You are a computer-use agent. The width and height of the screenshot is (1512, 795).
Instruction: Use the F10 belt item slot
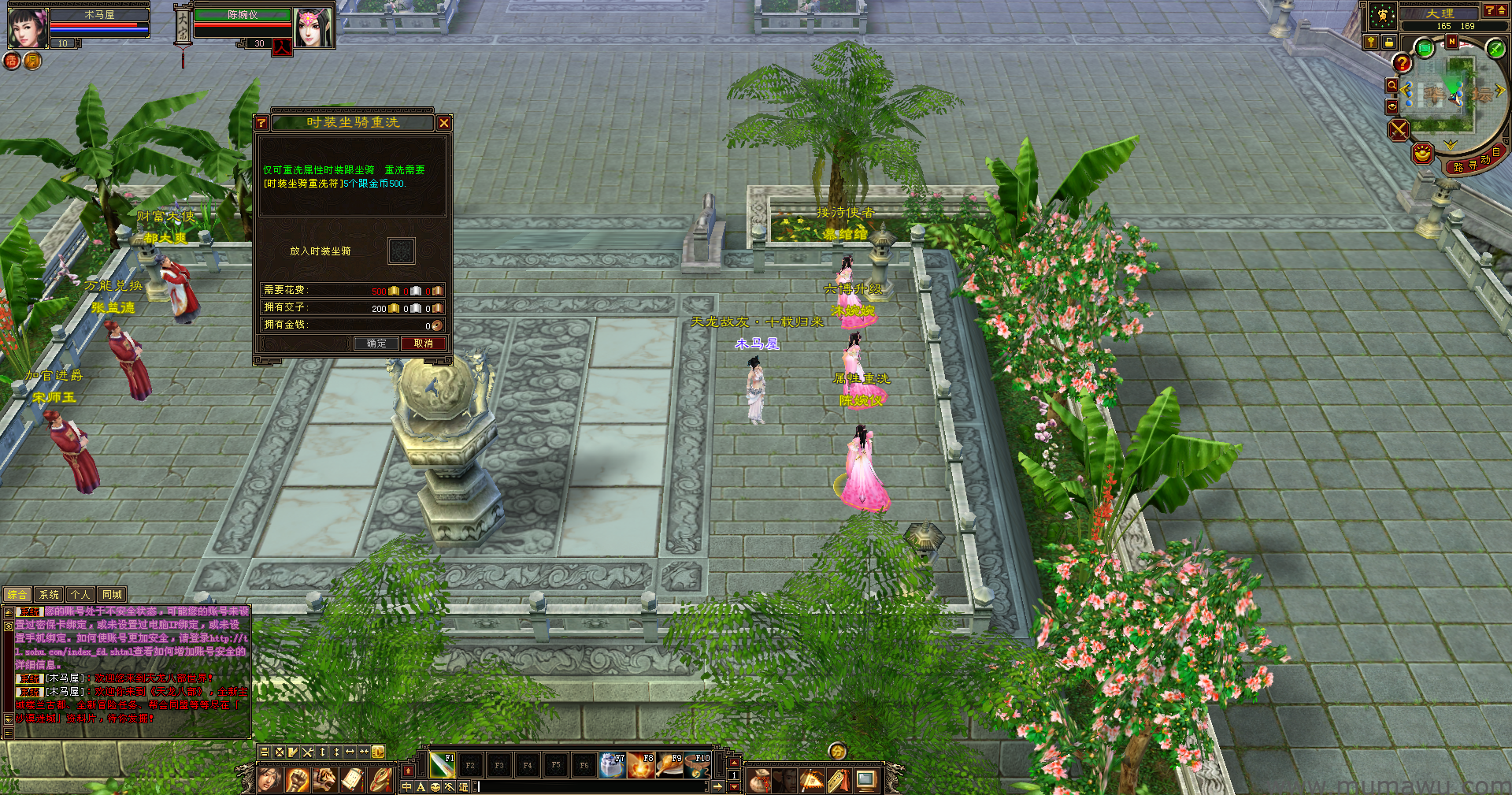[698, 764]
